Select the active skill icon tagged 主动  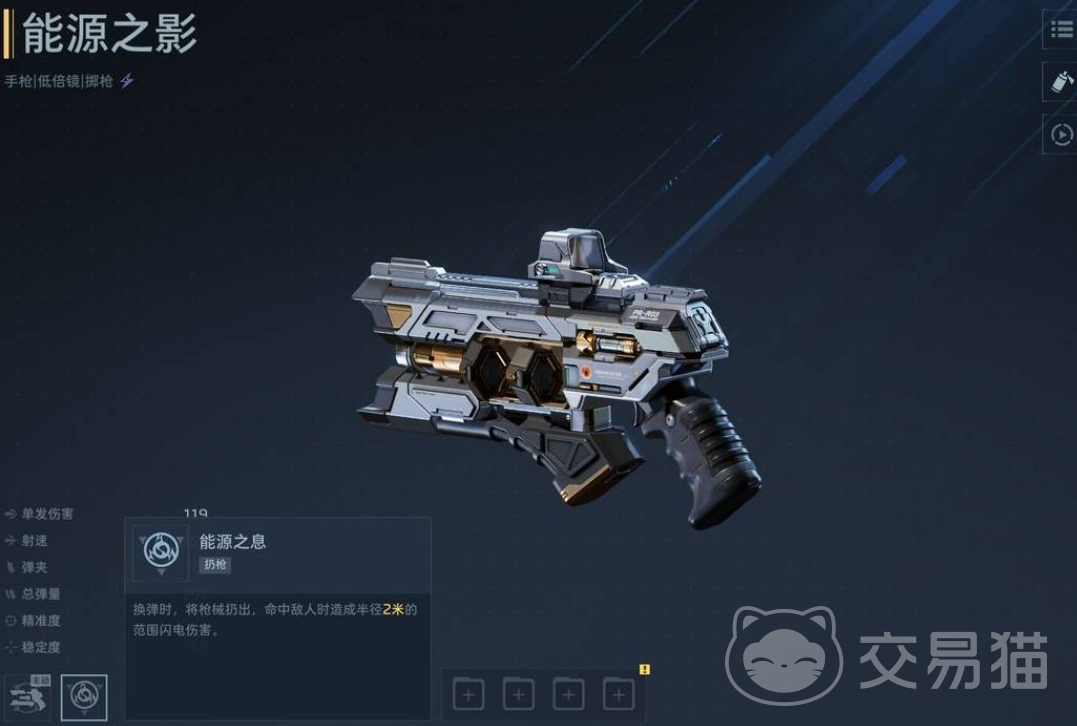click(27, 697)
